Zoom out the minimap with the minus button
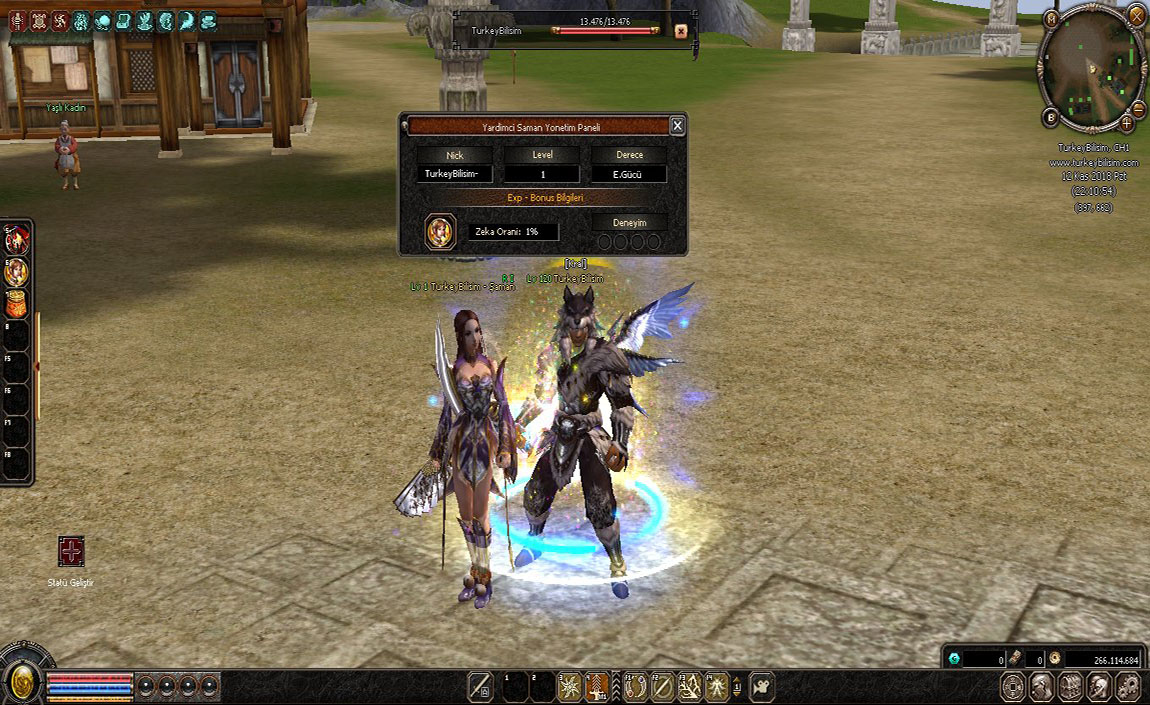 click(1139, 108)
